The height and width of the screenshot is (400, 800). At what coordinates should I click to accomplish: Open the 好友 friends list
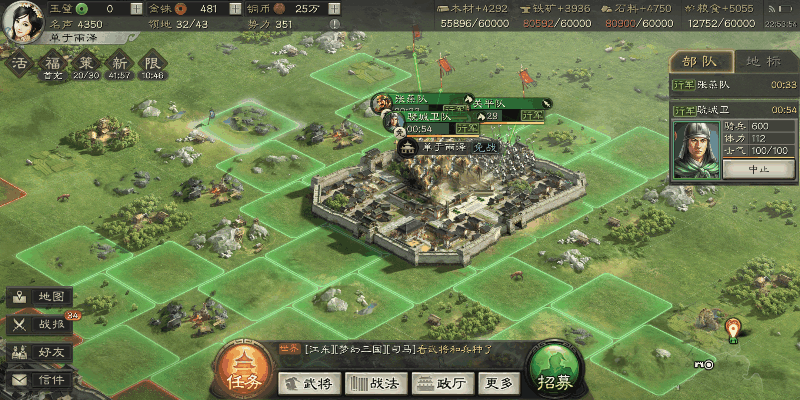pos(40,352)
